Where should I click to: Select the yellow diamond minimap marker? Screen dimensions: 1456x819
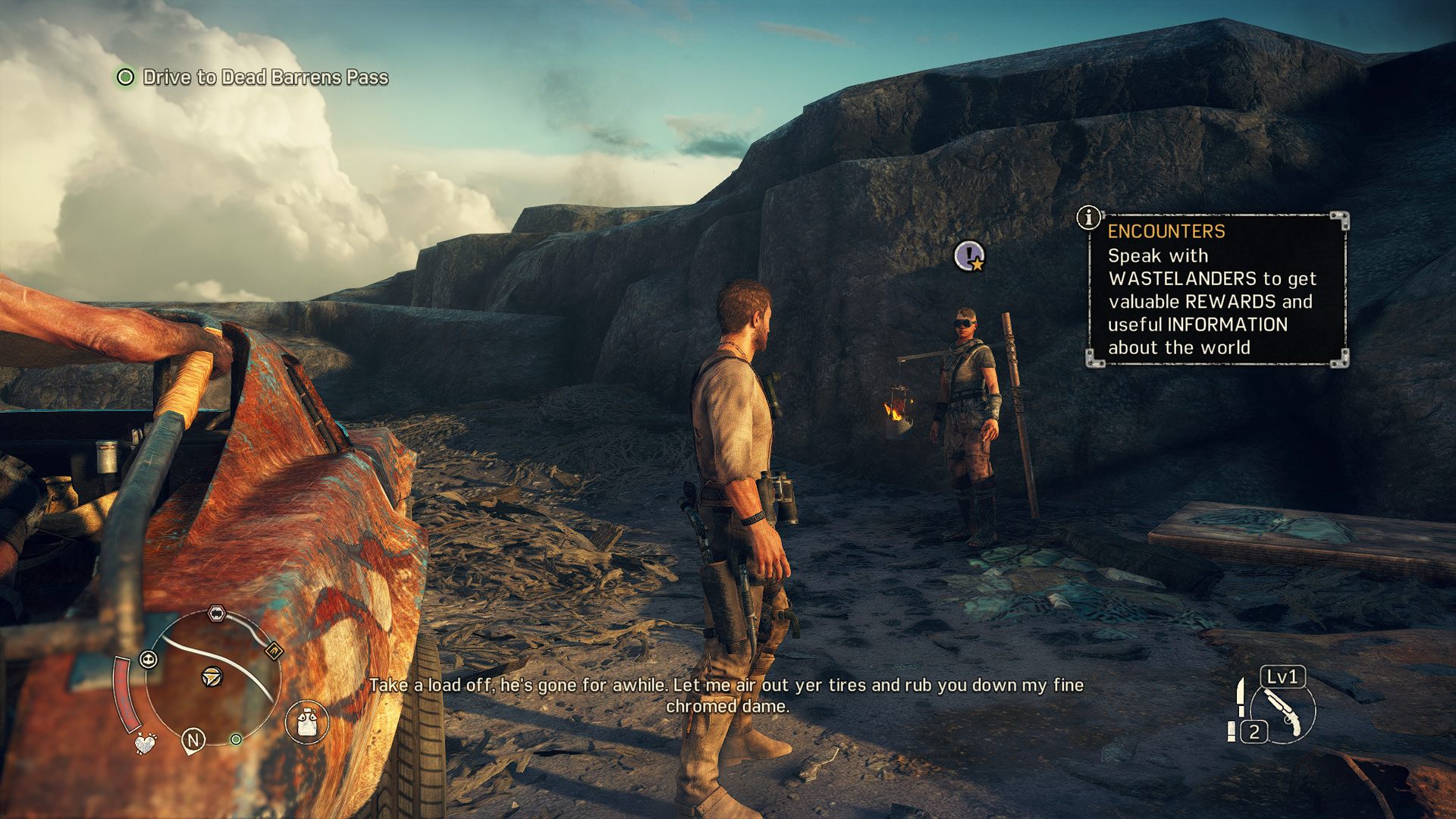point(274,651)
